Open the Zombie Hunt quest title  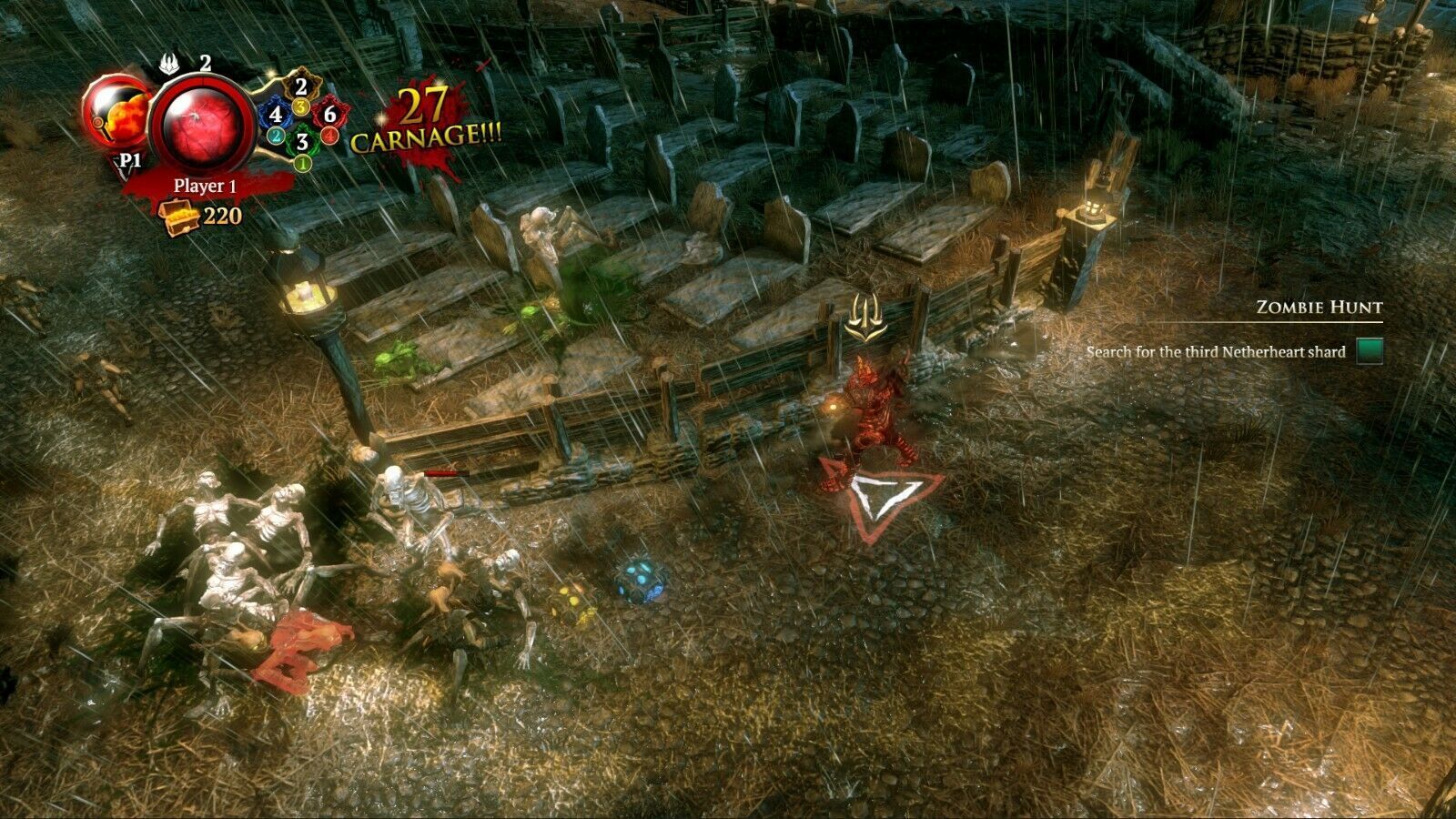[x=1319, y=308]
